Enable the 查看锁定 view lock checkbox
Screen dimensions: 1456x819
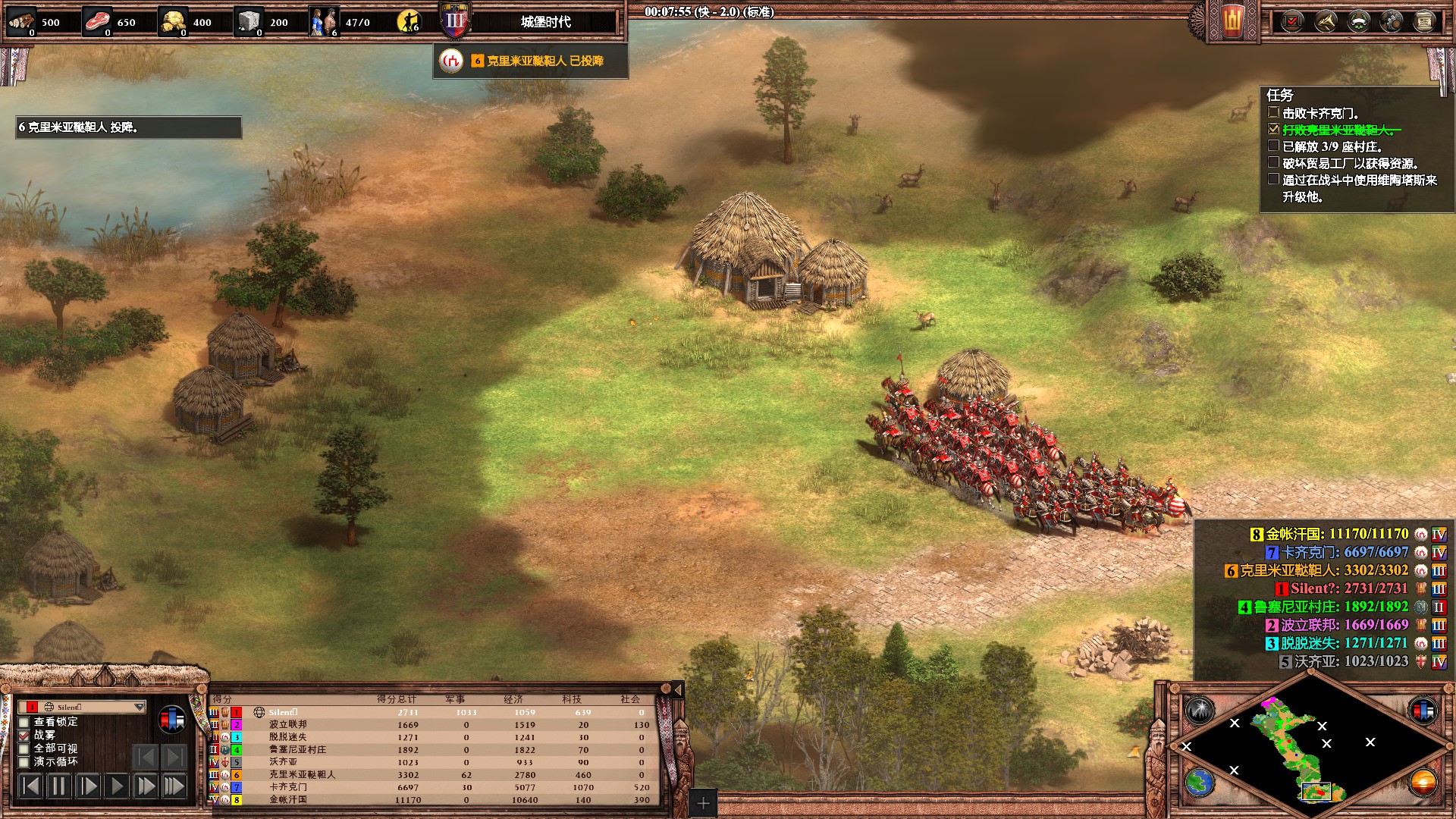(x=24, y=722)
